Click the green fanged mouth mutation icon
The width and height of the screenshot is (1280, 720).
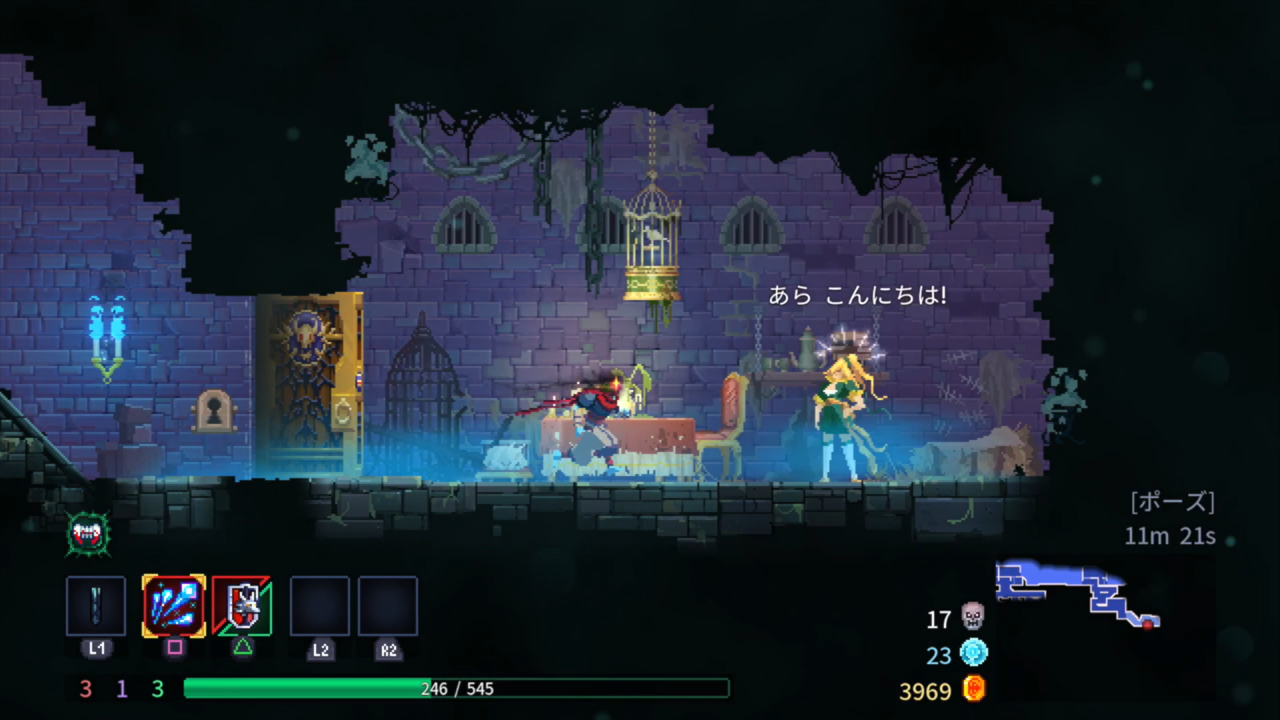[88, 534]
